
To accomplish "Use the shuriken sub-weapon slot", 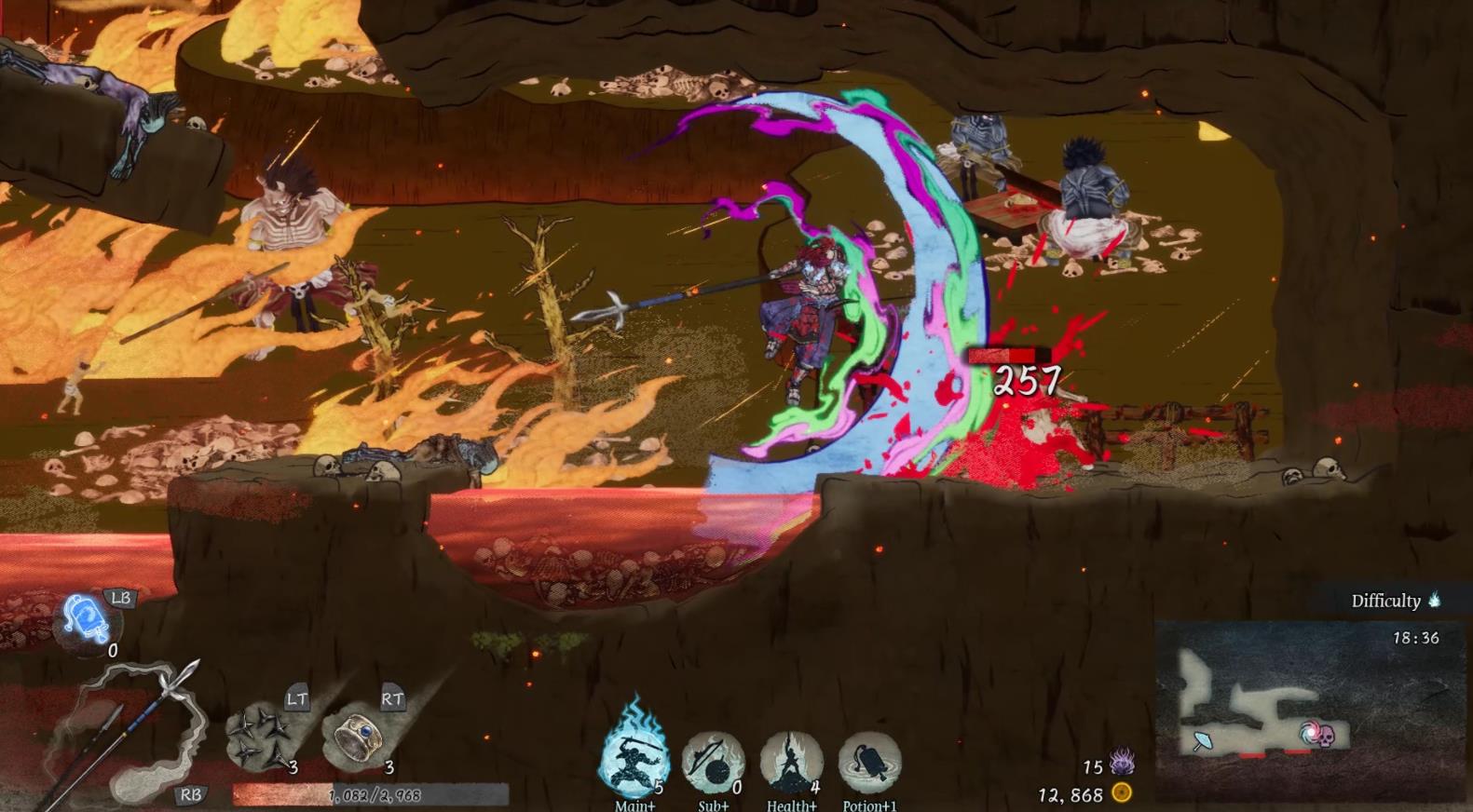I will (261, 736).
